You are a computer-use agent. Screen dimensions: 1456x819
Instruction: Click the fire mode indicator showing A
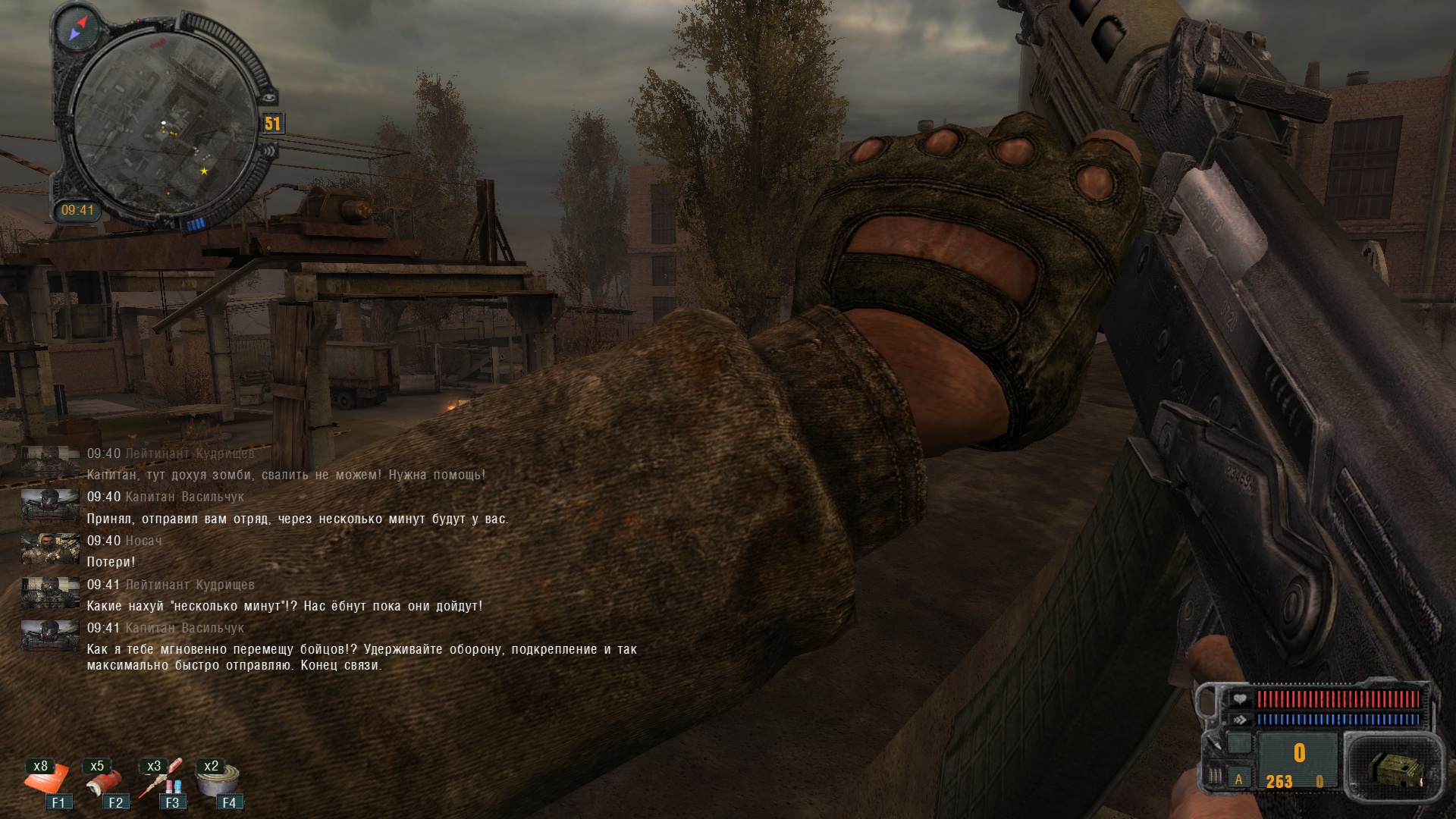1239,781
